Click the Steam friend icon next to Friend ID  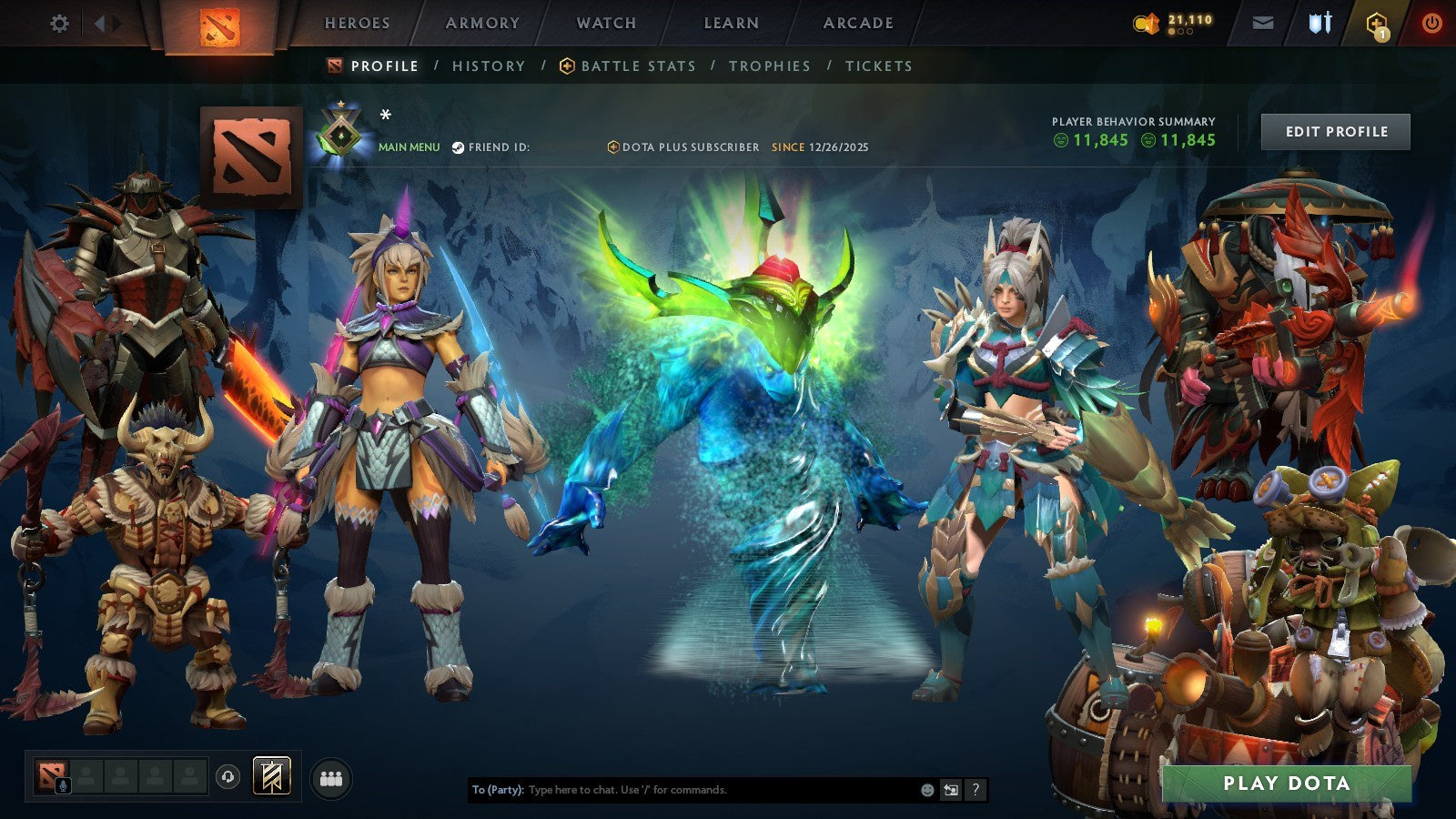pyautogui.click(x=459, y=147)
